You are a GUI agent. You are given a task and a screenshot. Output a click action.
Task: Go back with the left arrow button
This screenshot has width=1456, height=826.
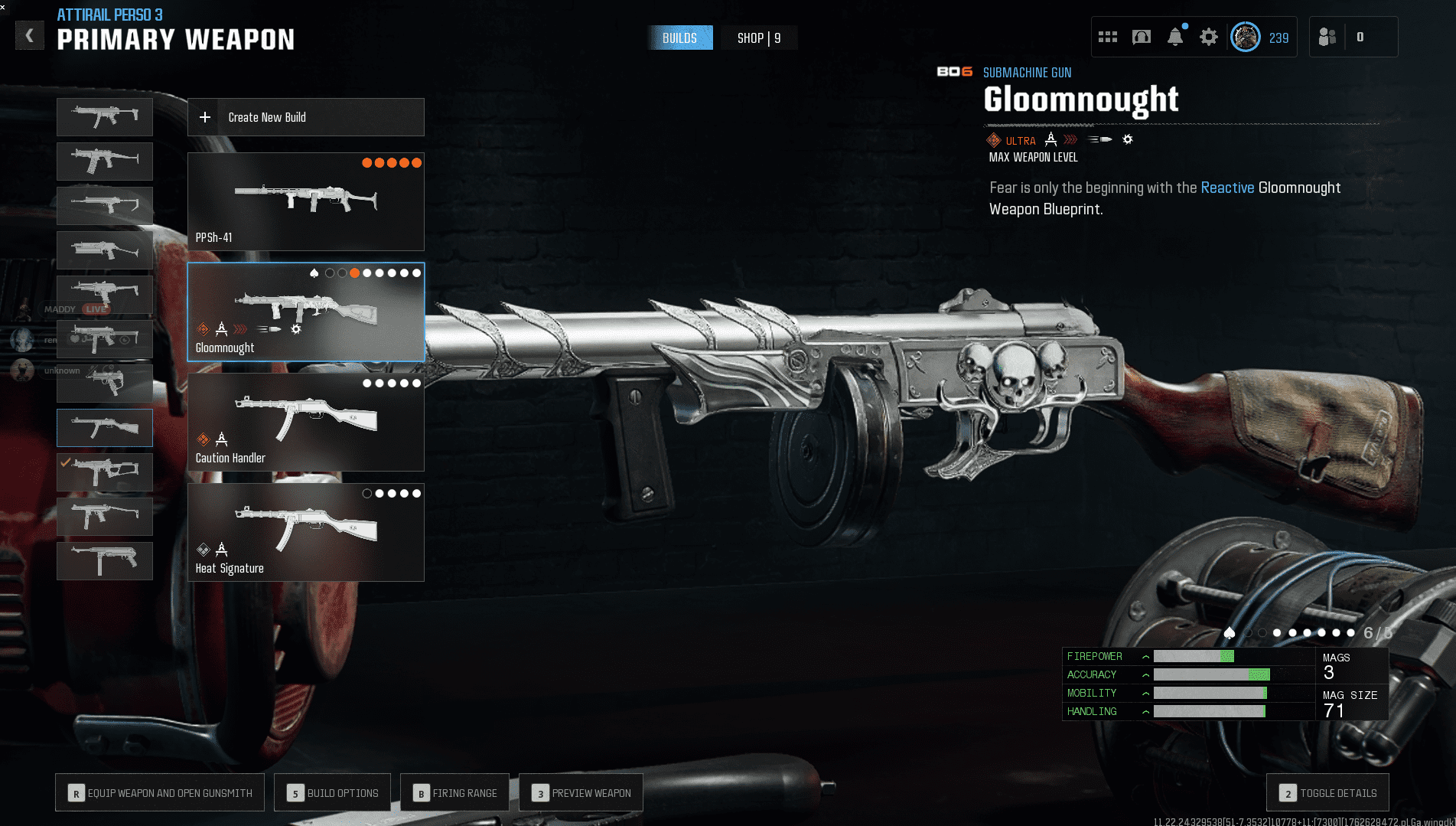pos(30,35)
